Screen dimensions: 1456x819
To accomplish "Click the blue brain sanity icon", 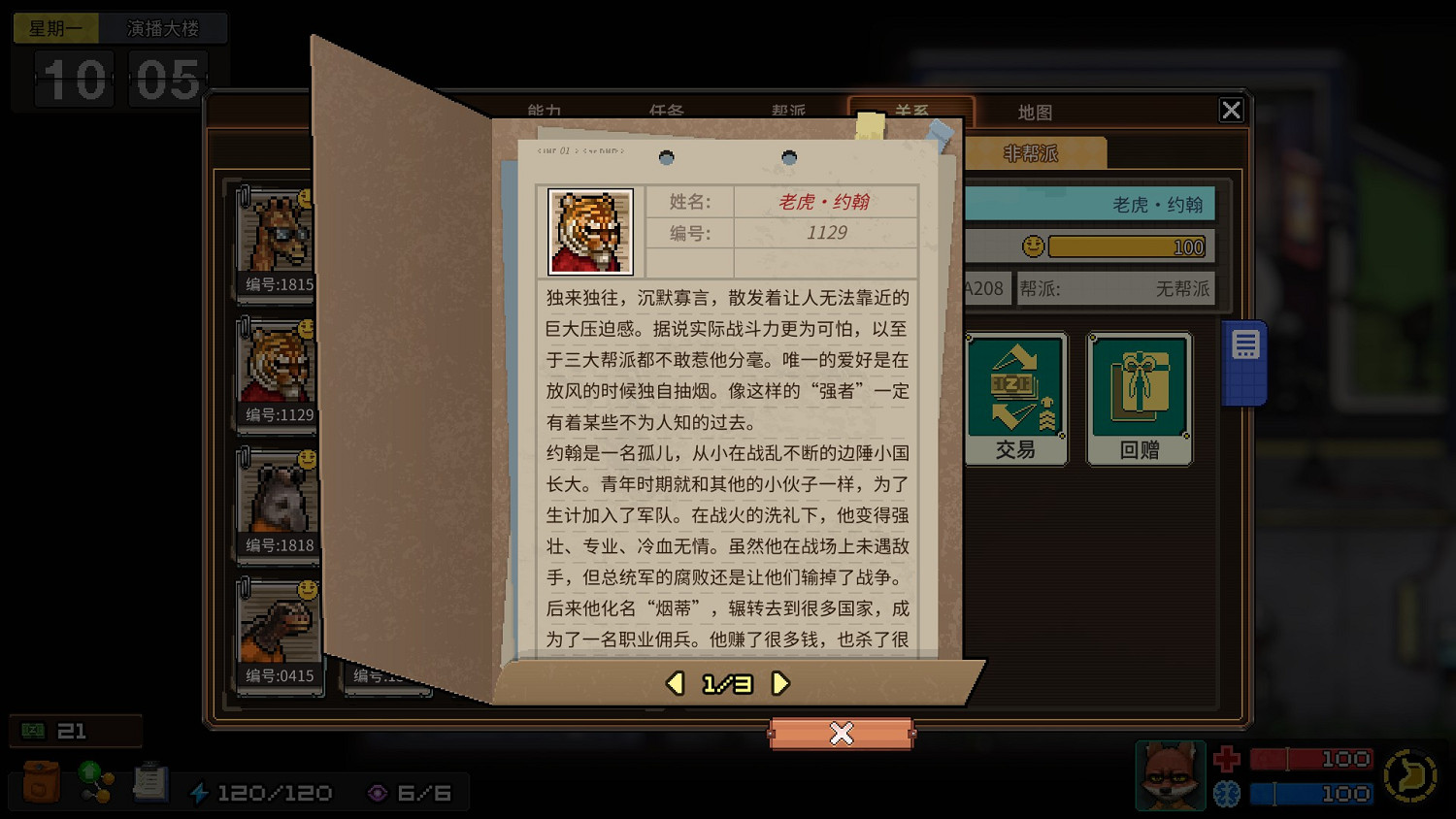I will 1225,794.
